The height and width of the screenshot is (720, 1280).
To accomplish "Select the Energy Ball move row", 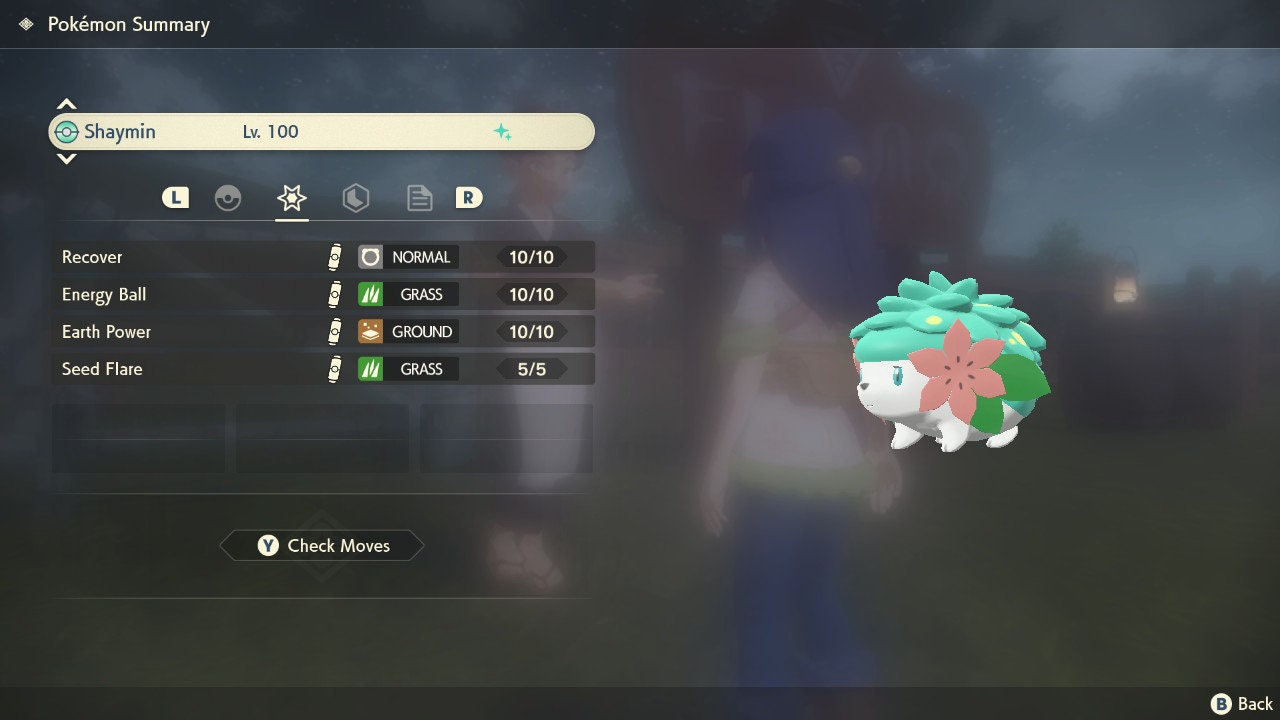I will click(x=322, y=294).
